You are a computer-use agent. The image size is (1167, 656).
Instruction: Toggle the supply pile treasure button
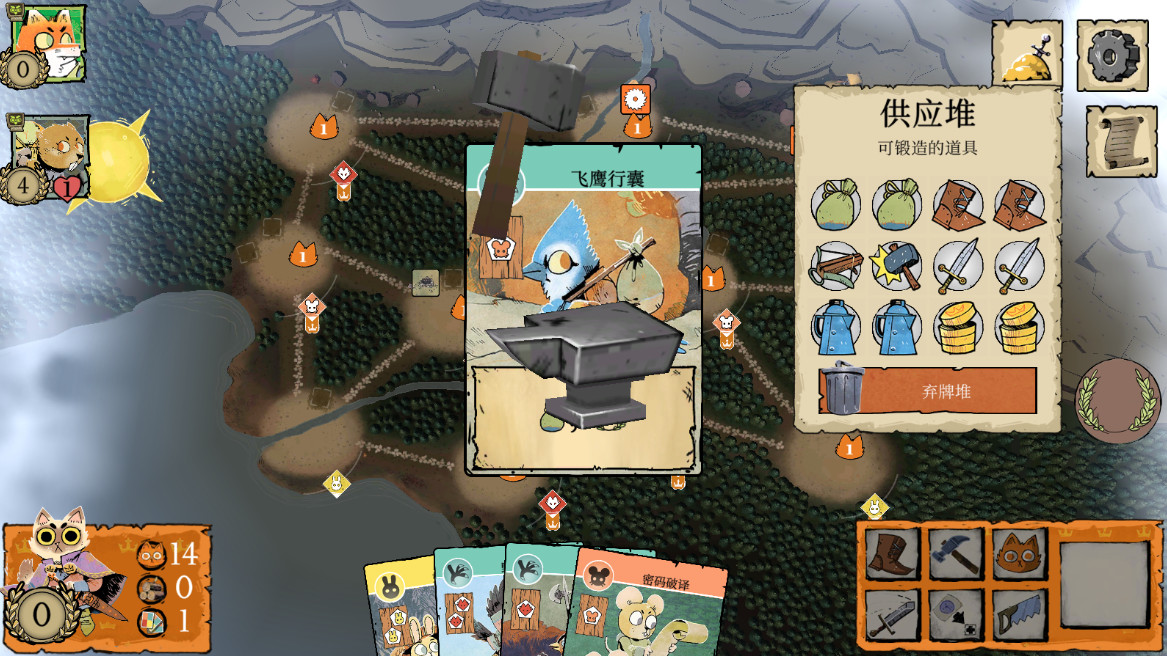tap(1027, 55)
